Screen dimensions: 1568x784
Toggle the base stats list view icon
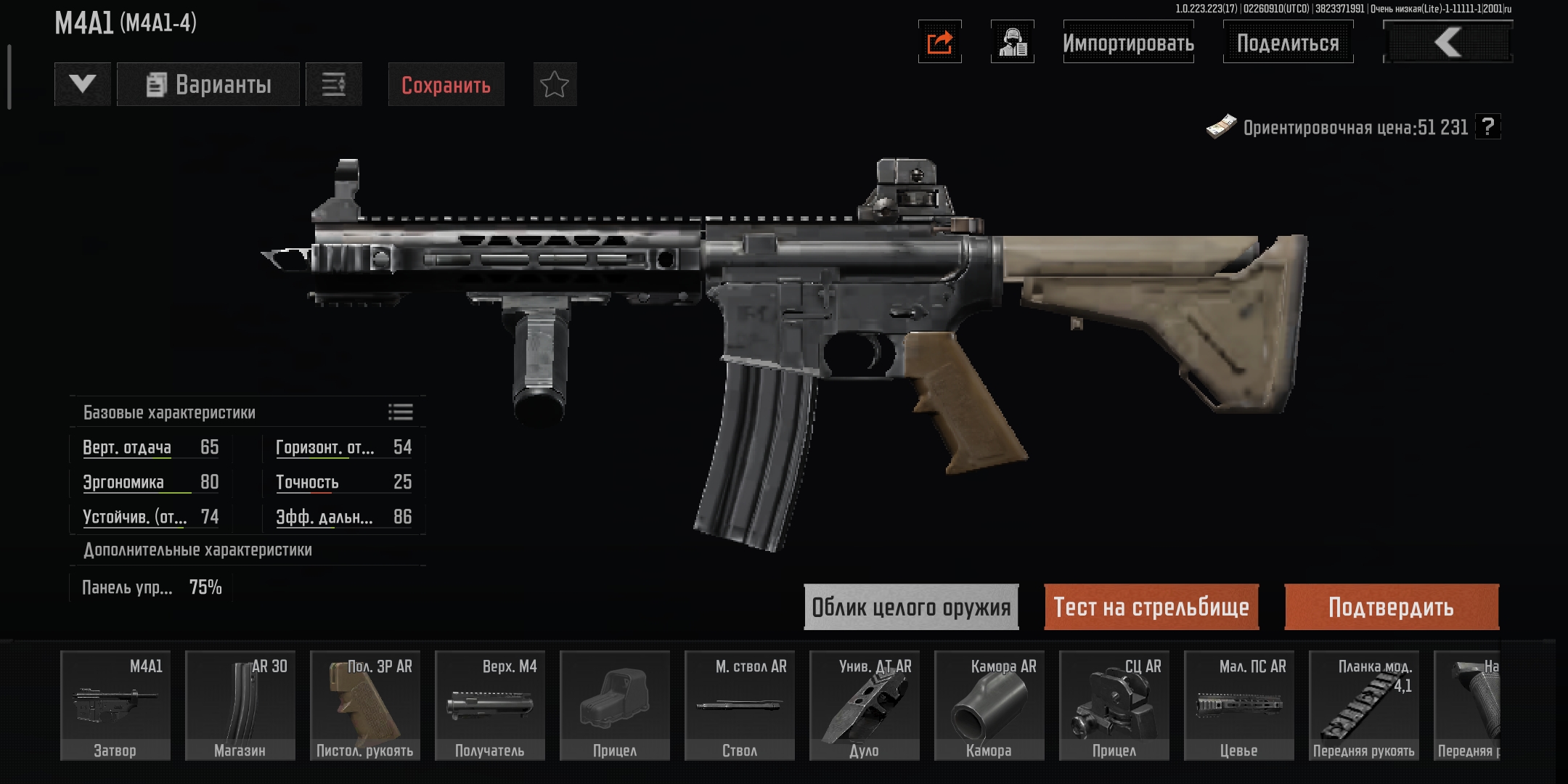coord(400,412)
